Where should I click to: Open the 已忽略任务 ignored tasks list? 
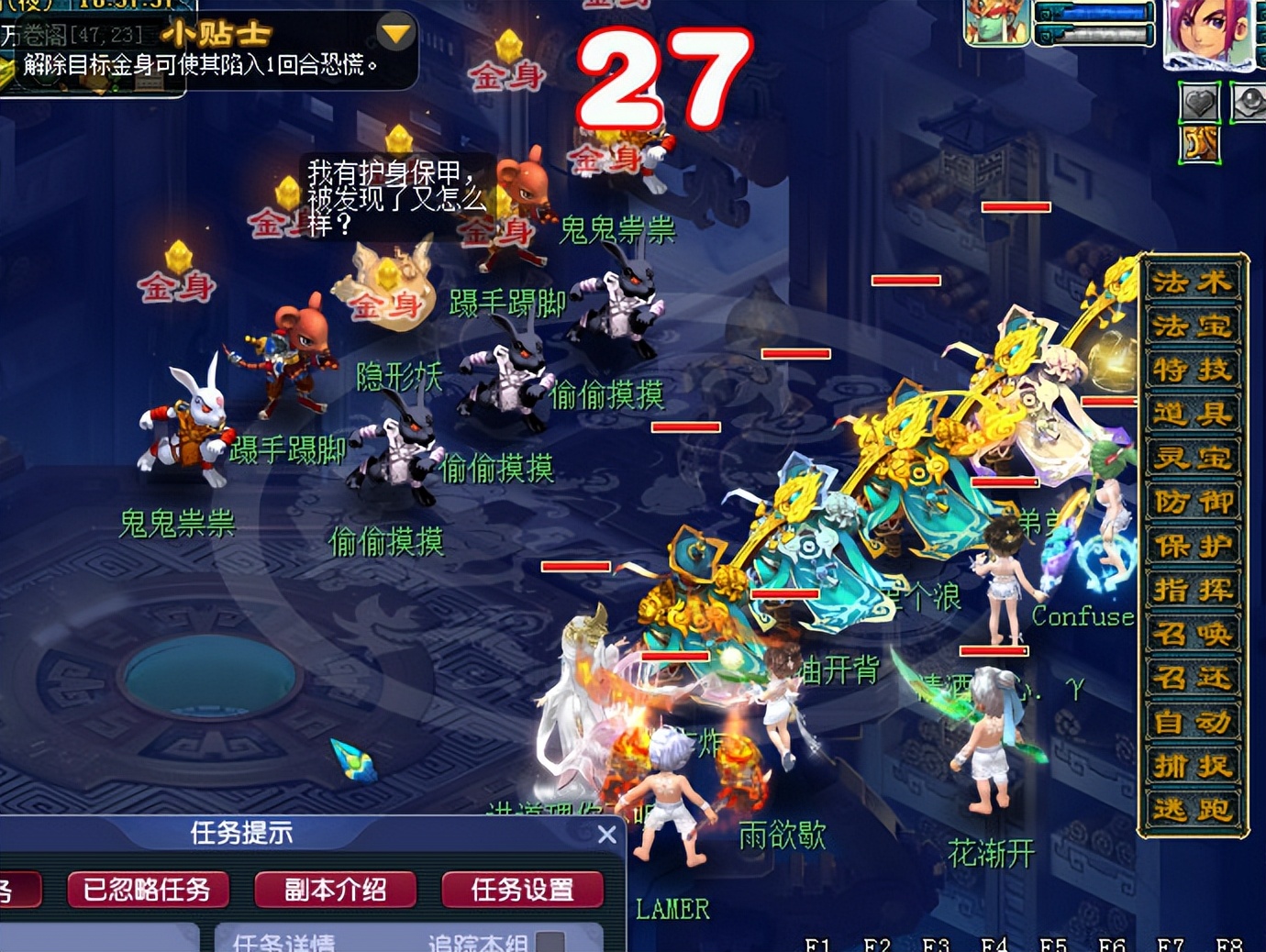click(147, 890)
